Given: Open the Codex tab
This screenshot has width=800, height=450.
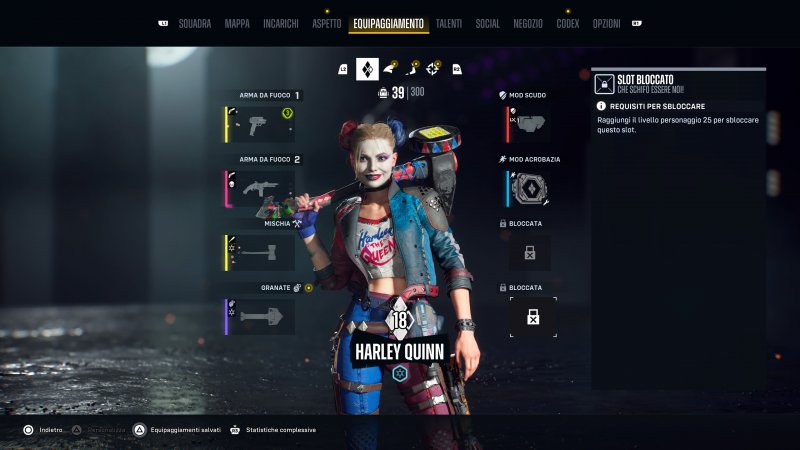Looking at the screenshot, I should 568,23.
